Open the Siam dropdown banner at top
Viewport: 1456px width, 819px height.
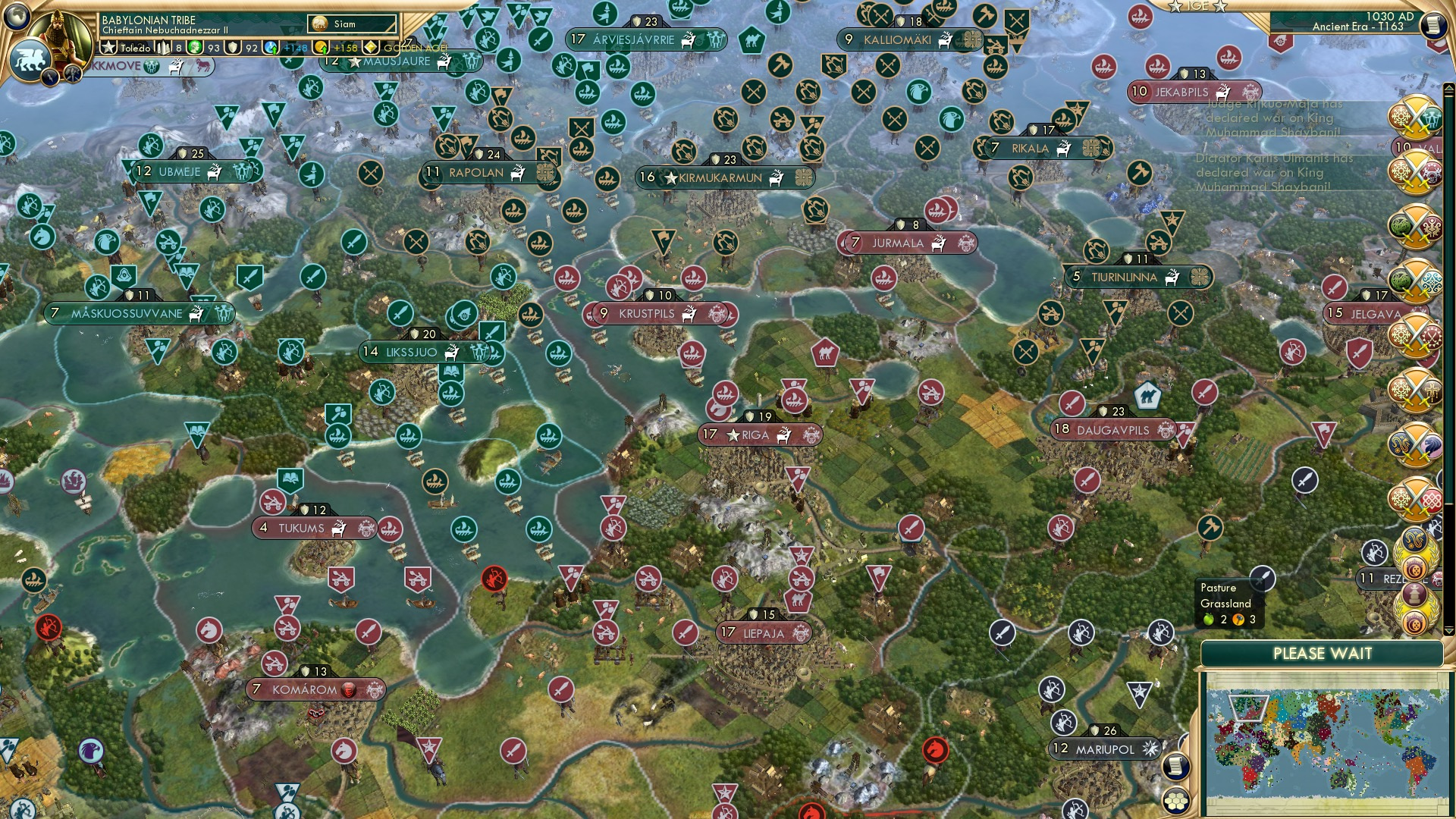tap(351, 24)
